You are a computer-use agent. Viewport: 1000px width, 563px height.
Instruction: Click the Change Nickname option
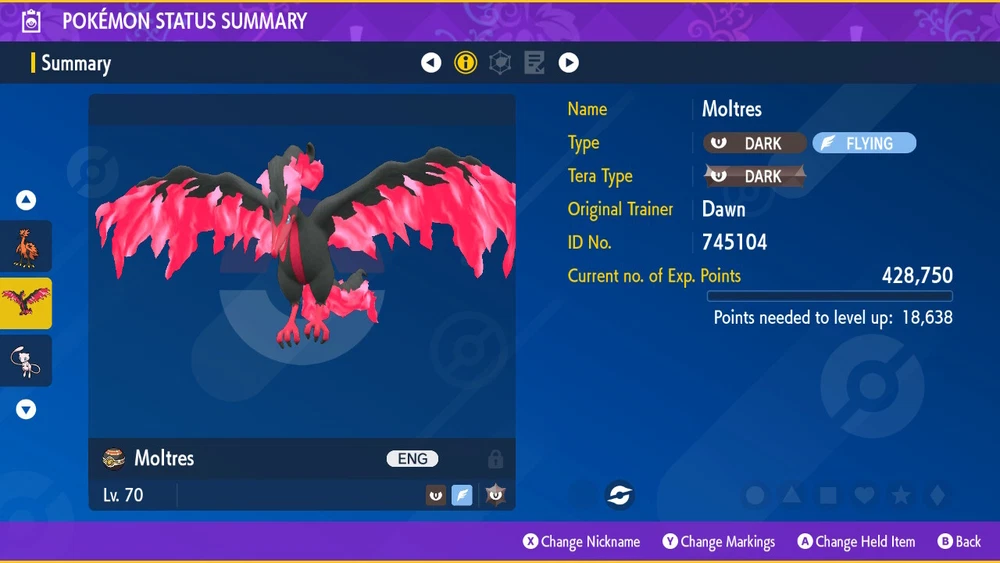581,541
